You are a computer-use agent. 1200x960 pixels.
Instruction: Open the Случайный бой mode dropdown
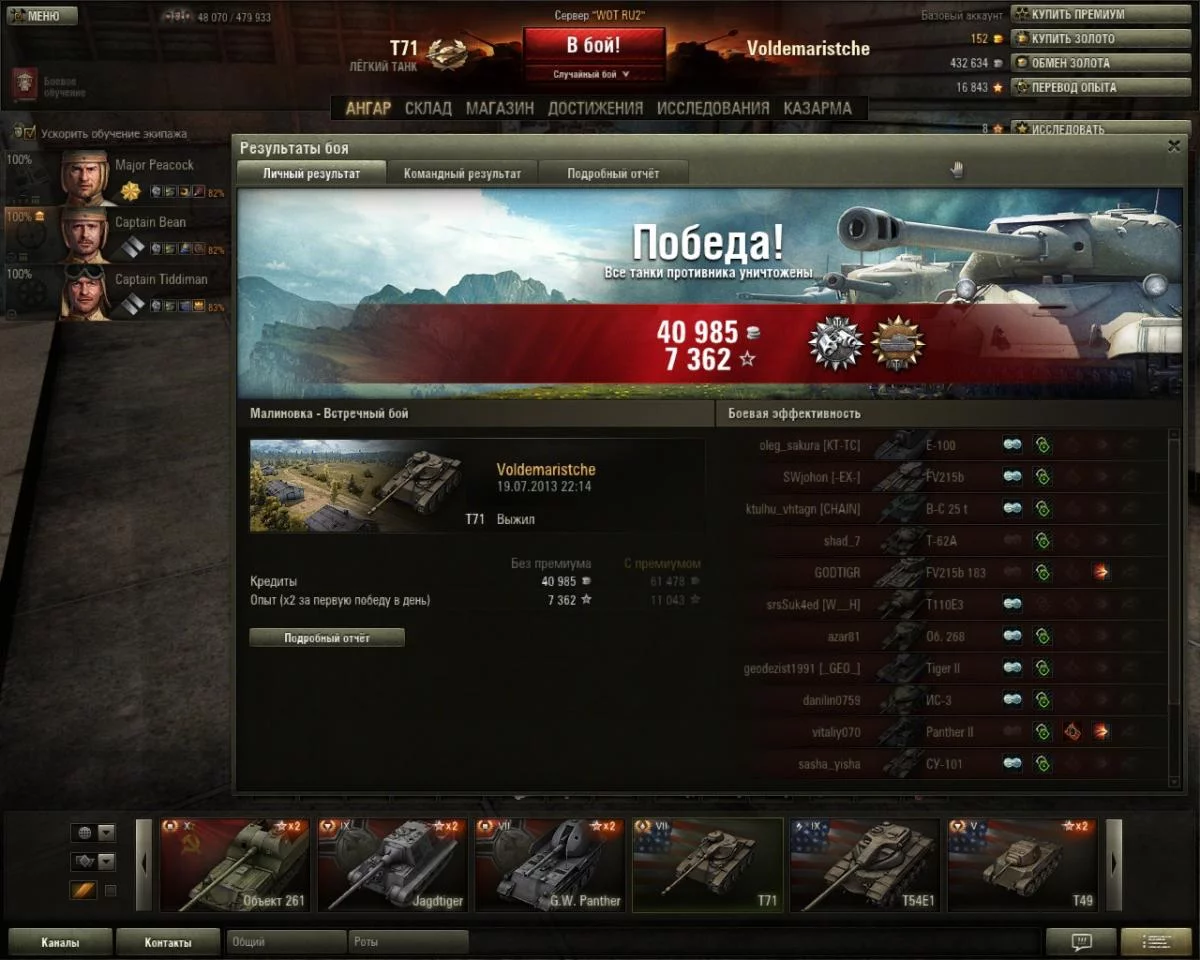[x=594, y=74]
